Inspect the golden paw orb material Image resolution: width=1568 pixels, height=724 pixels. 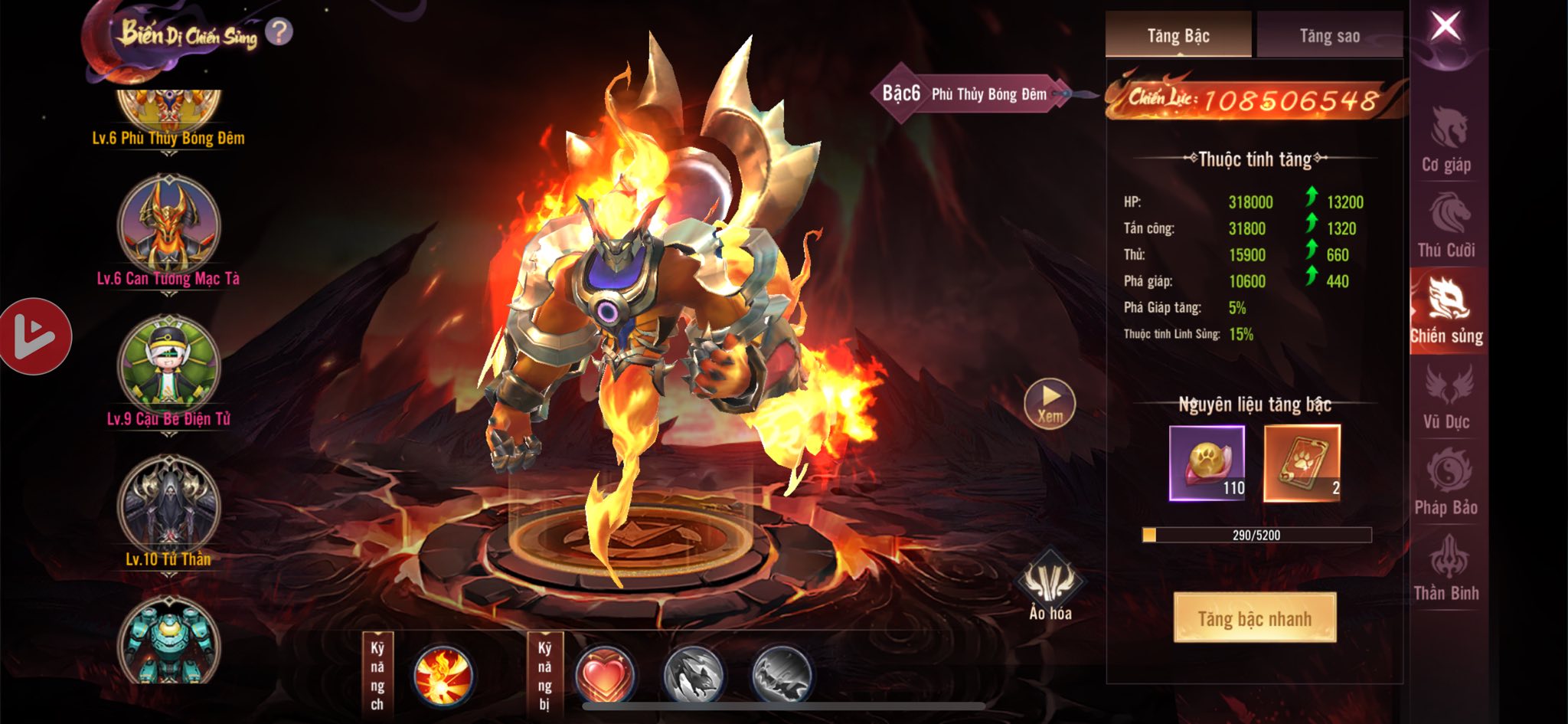pos(1207,464)
